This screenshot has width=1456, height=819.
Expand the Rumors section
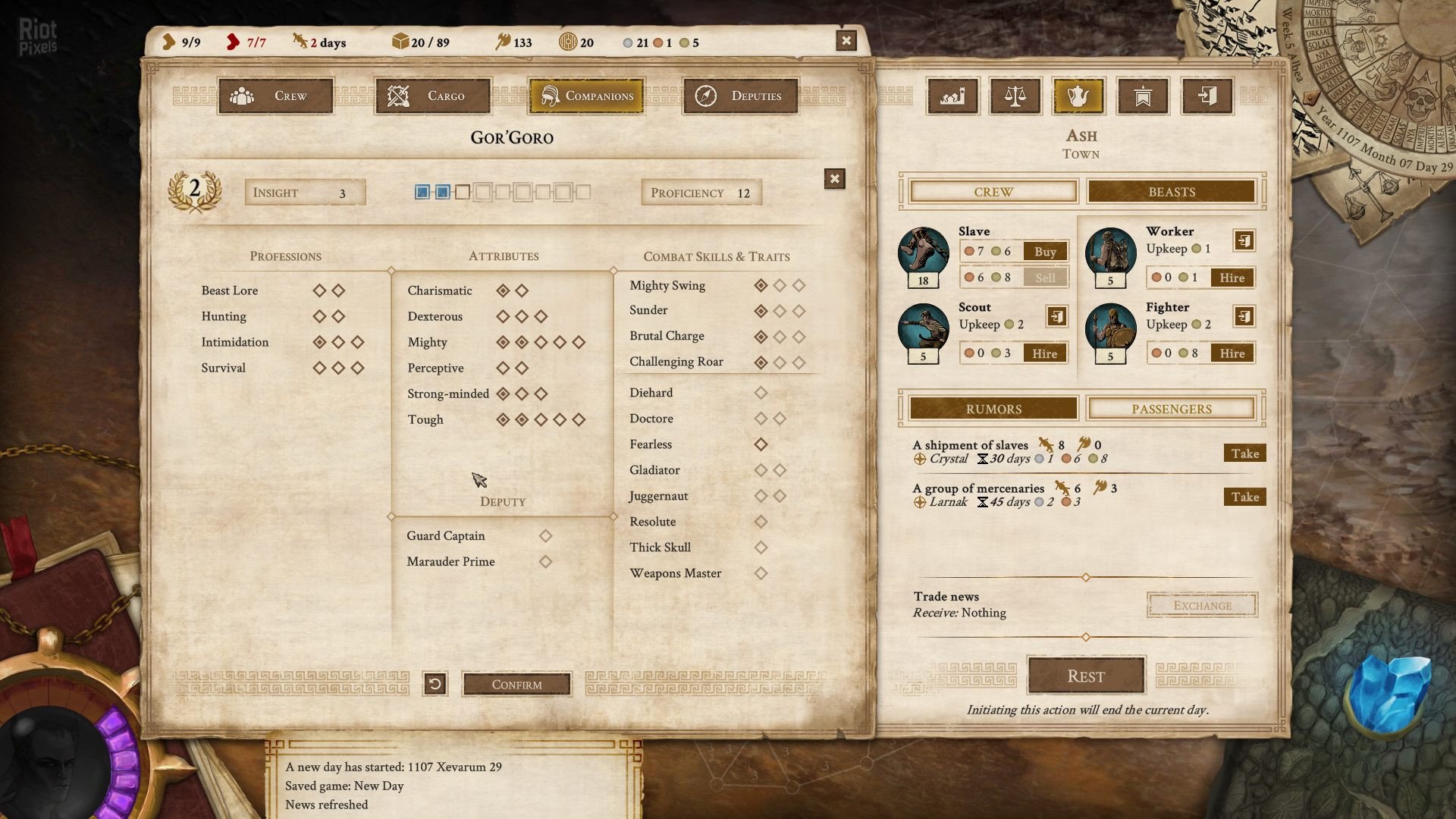992,408
